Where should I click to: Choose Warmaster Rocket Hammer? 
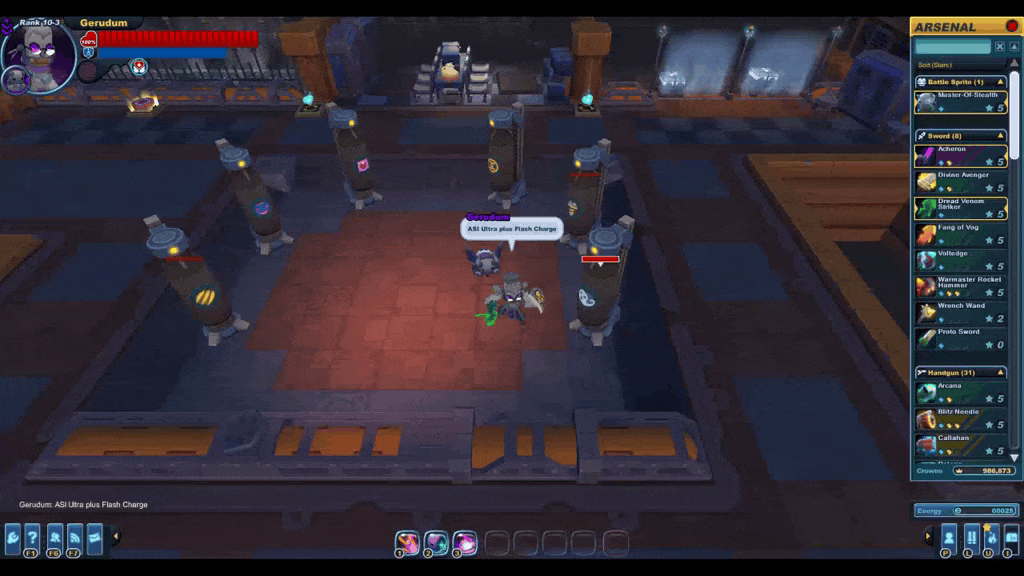tap(960, 286)
